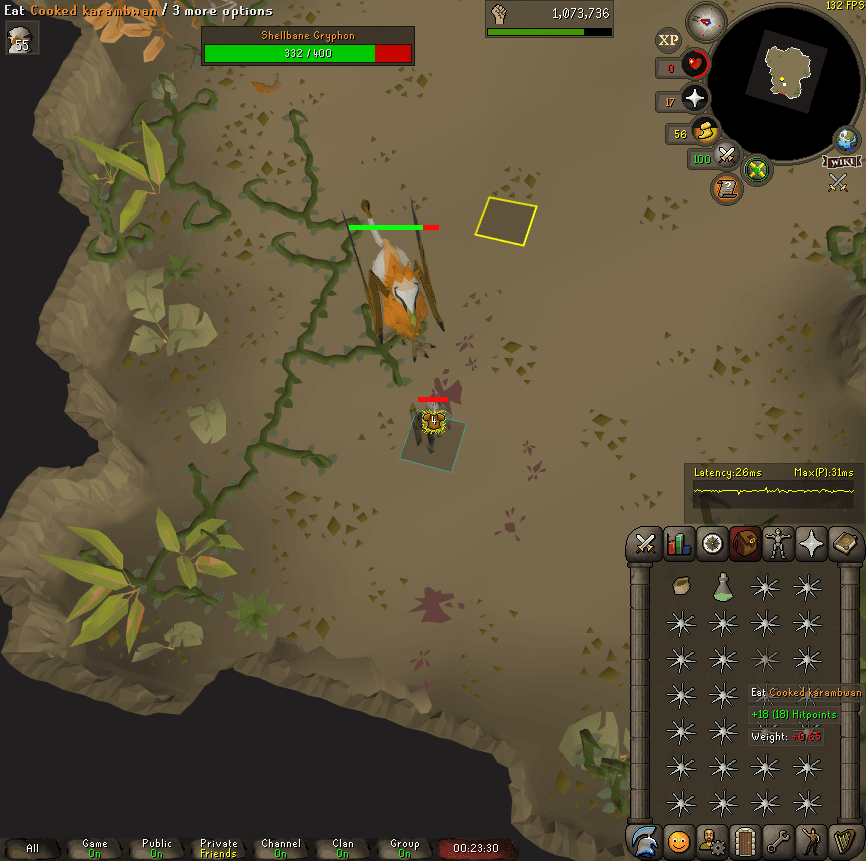
Task: Select the Public chat filter tab
Action: [157, 848]
